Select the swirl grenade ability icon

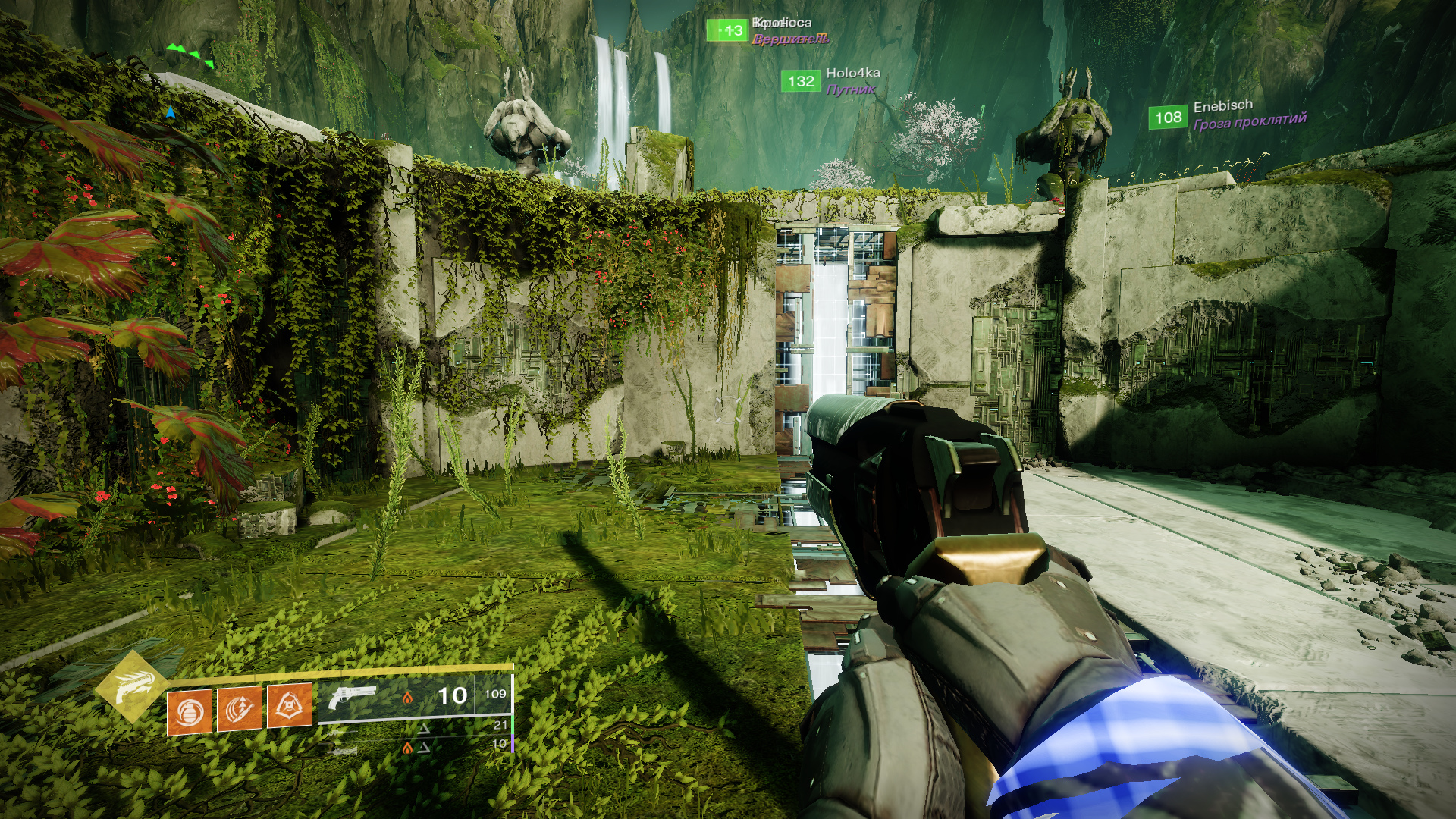pos(189,711)
